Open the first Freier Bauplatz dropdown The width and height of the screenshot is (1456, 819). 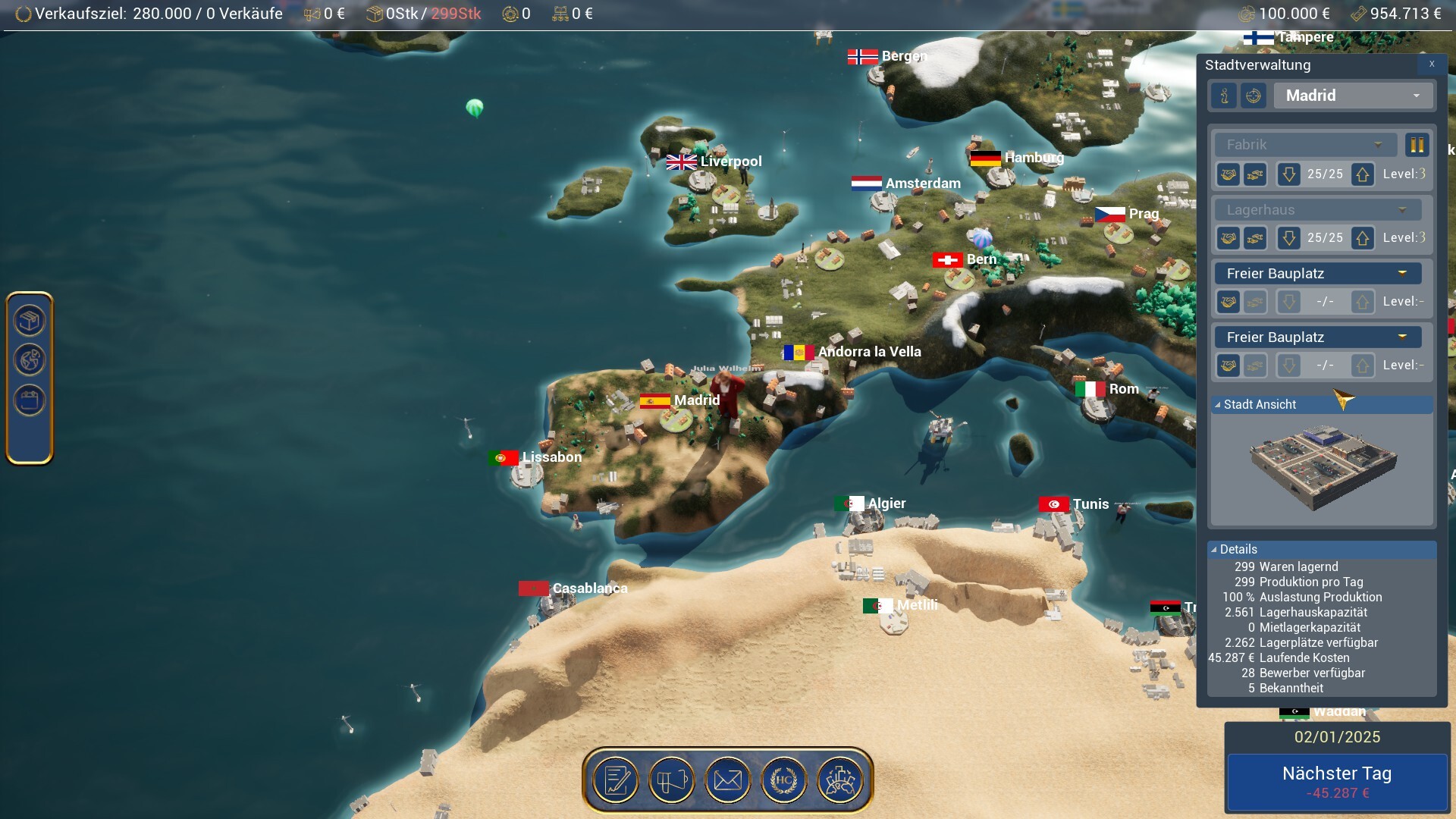click(x=1318, y=274)
